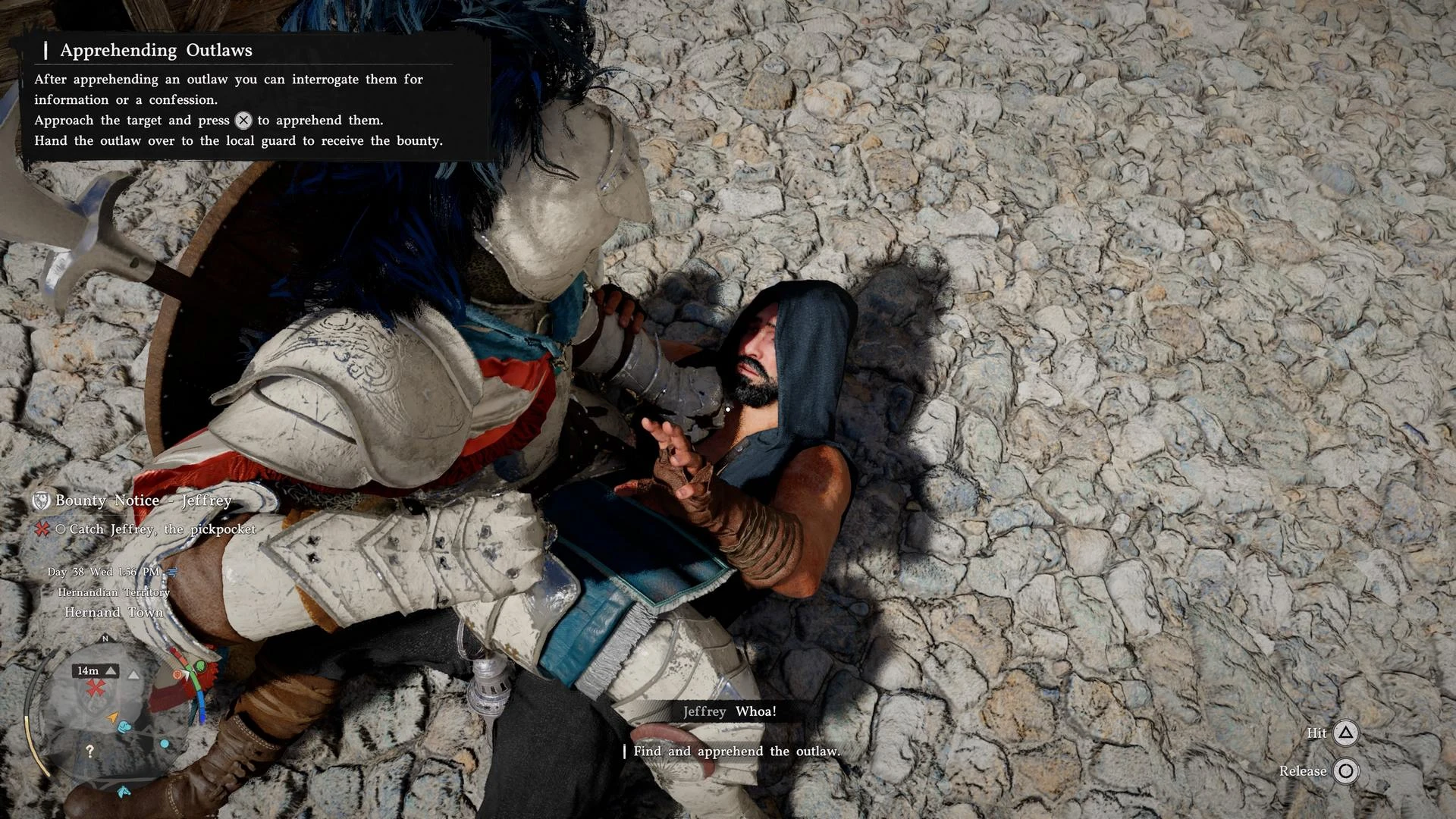Select the Catch Jeffrey objective line
Image resolution: width=1456 pixels, height=819 pixels.
pyautogui.click(x=162, y=529)
